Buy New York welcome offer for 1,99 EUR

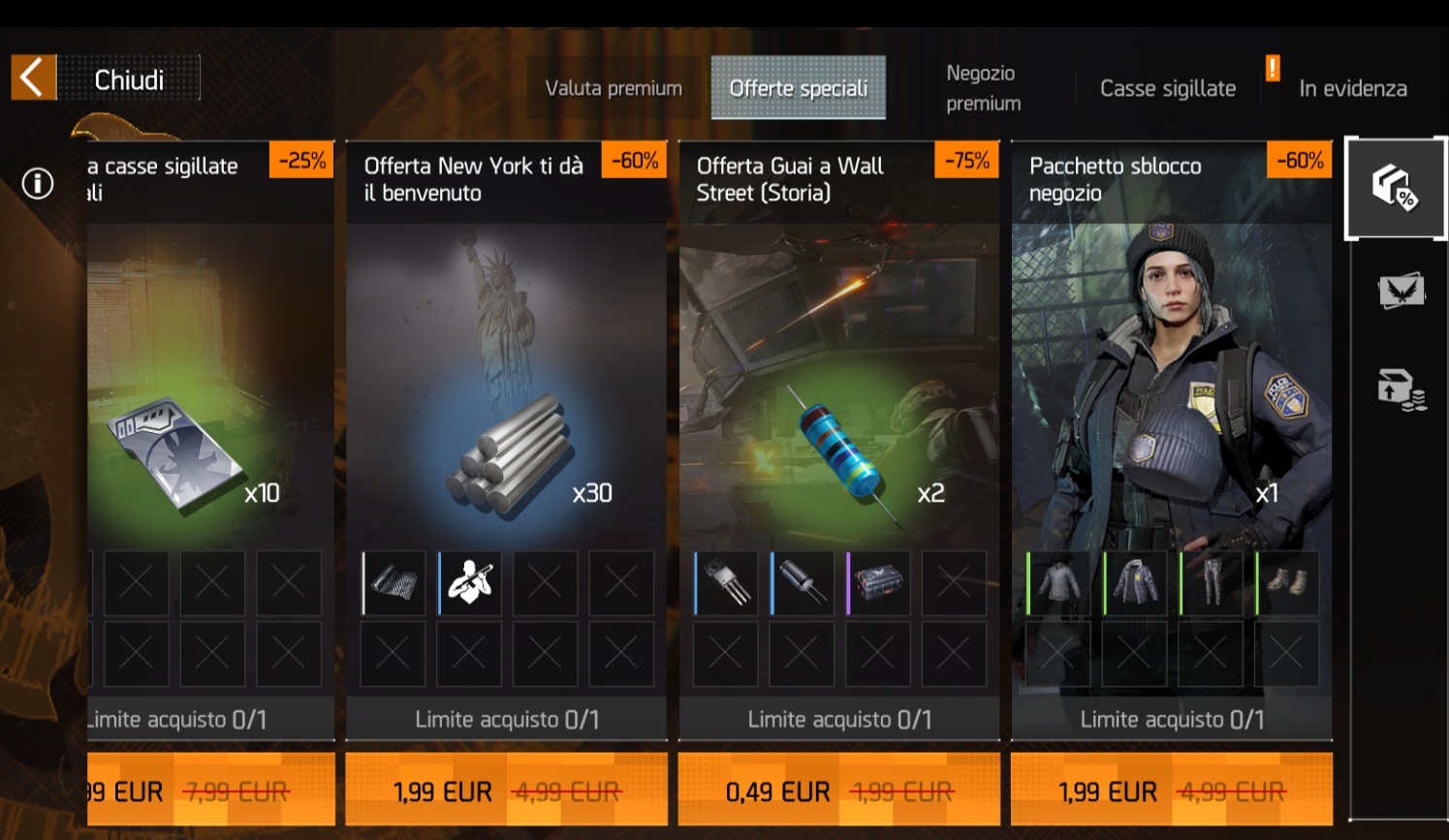[506, 791]
